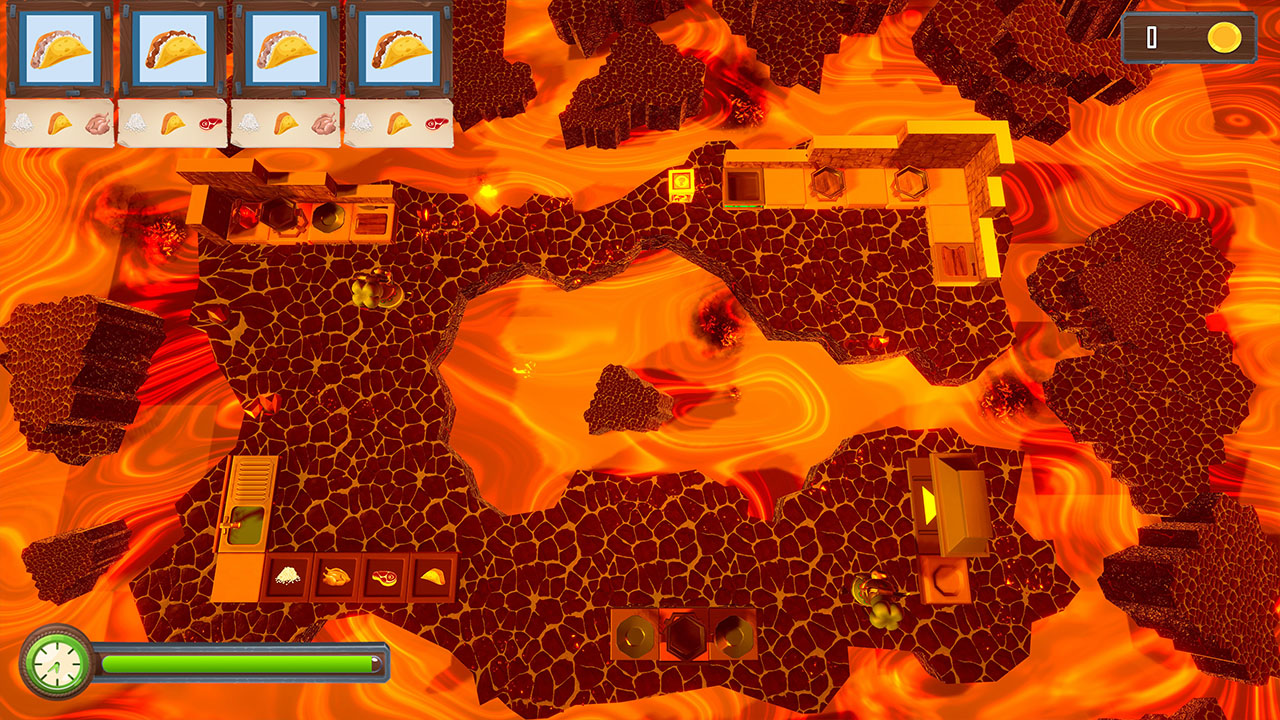Screen dimensions: 1280x720
Task: Select the flour ingredient crate
Action: point(287,578)
